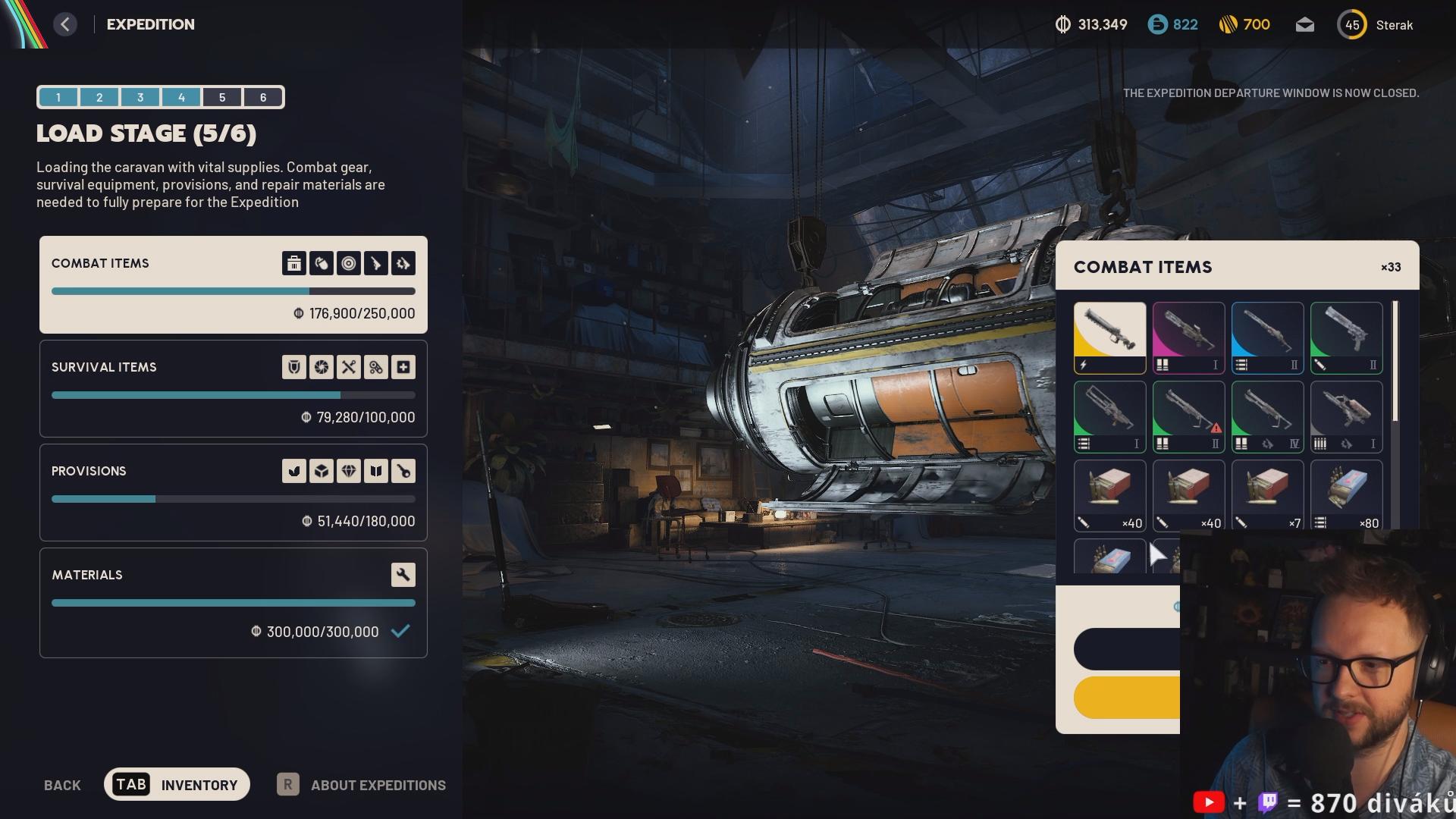Image resolution: width=1456 pixels, height=819 pixels.
Task: Pick the pink epic weapon slot
Action: coord(1188,337)
